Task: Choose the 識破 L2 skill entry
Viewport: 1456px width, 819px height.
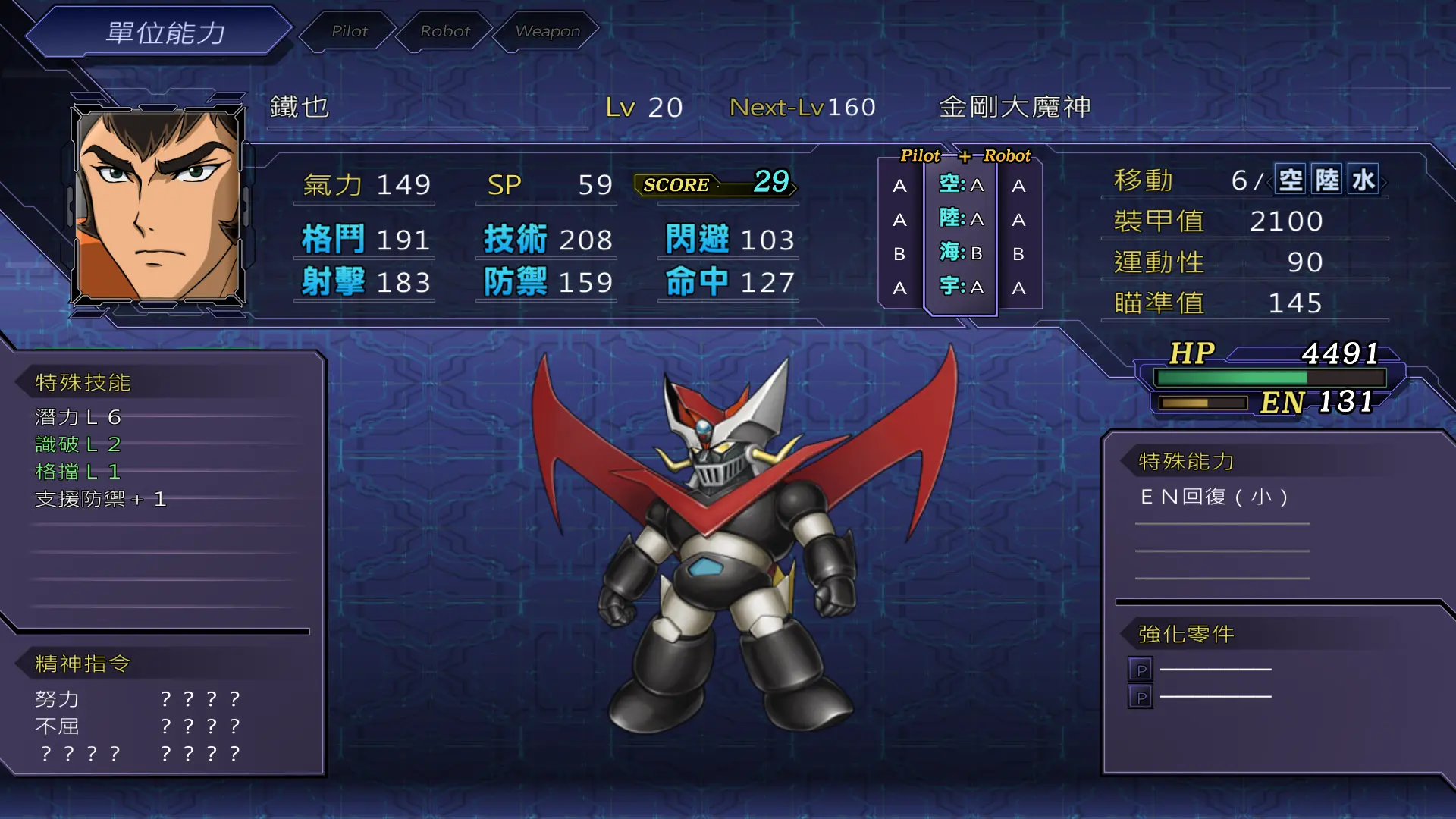Action: click(x=78, y=444)
